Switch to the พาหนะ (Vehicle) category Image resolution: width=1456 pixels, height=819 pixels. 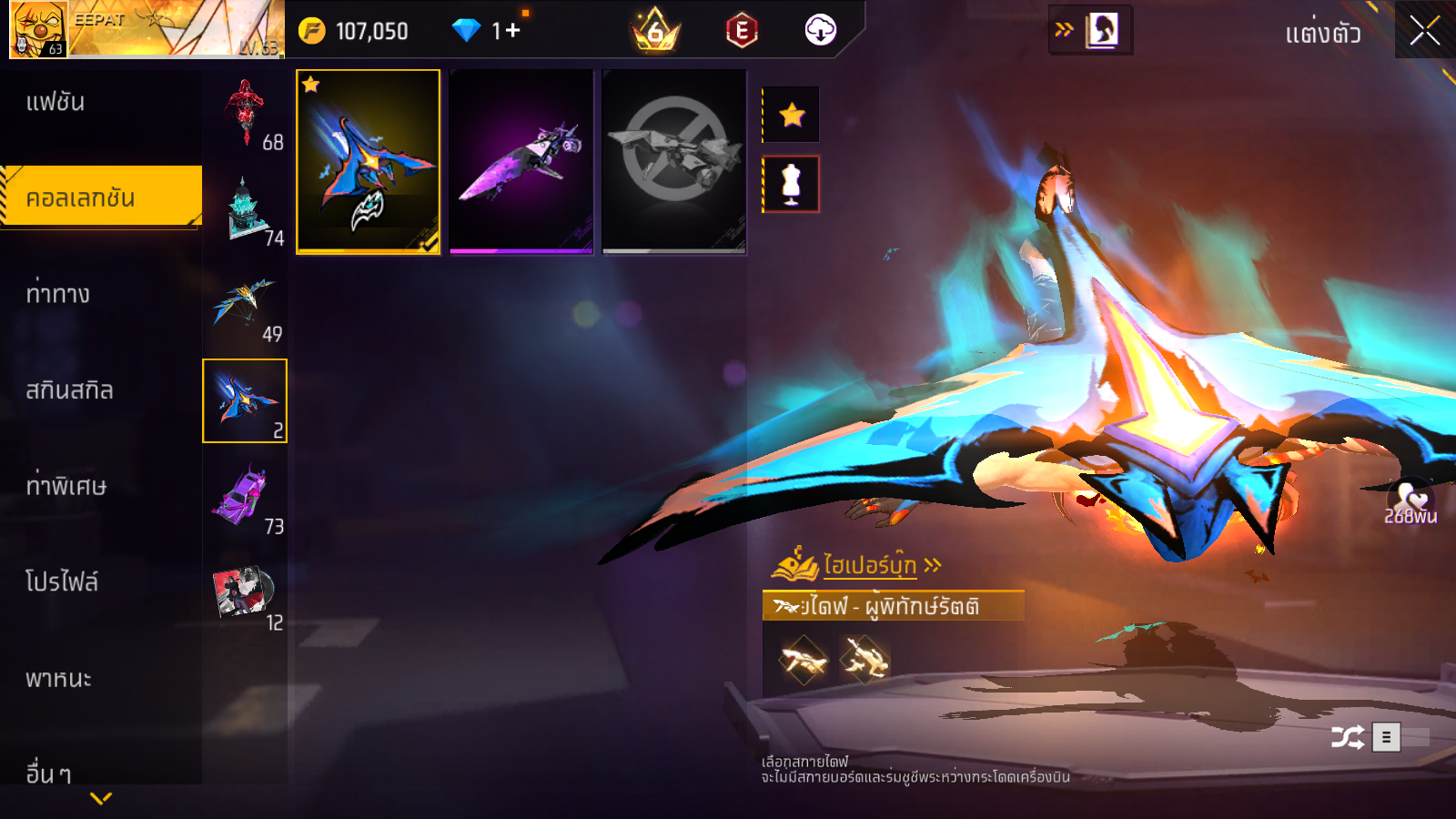(58, 679)
